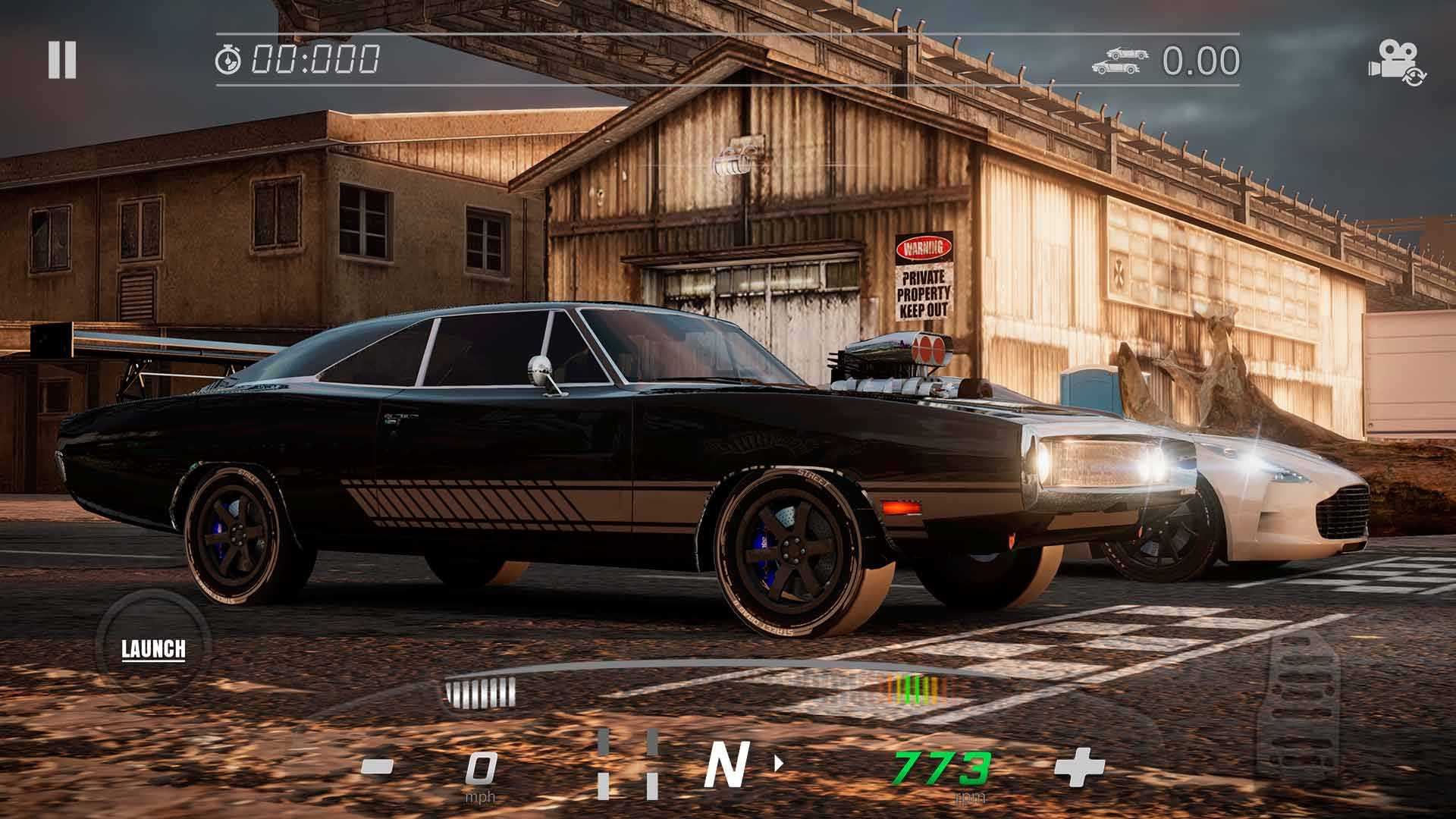Image resolution: width=1456 pixels, height=819 pixels.
Task: Tap the LAUNCH button
Action: [x=153, y=648]
